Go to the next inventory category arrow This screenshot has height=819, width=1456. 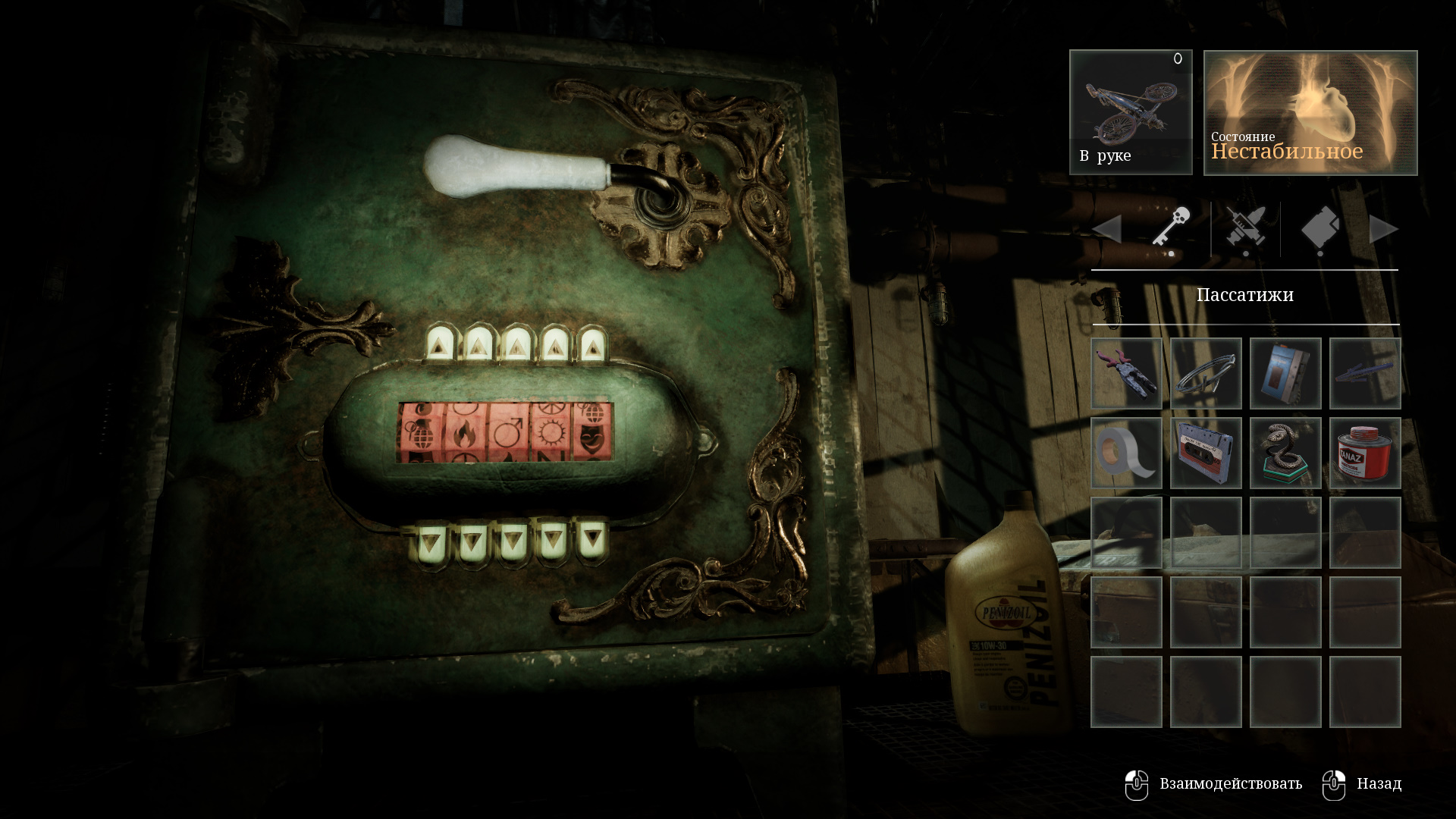click(1383, 229)
